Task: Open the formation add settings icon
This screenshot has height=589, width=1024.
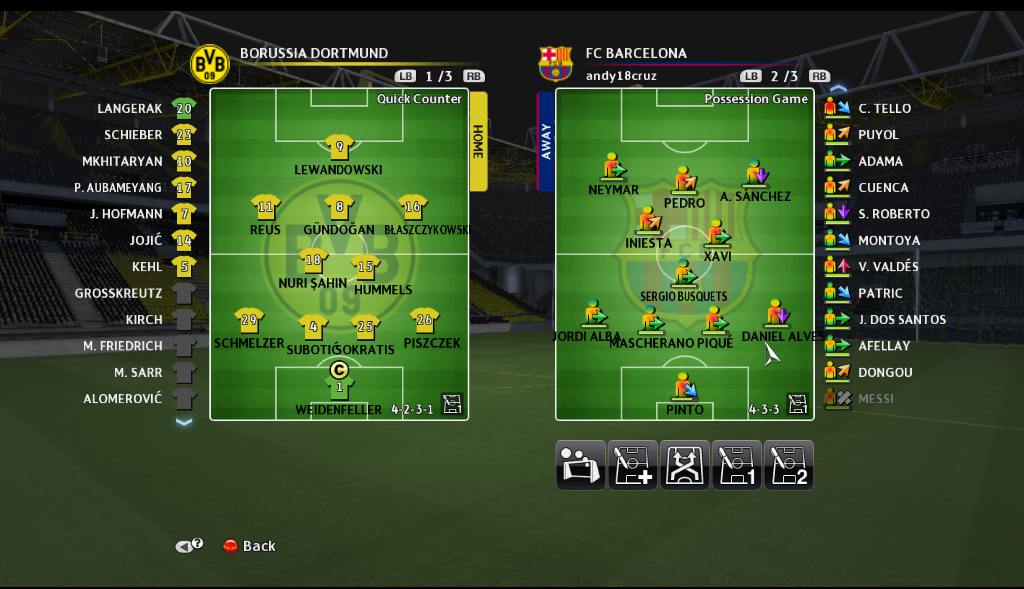Action: 633,465
